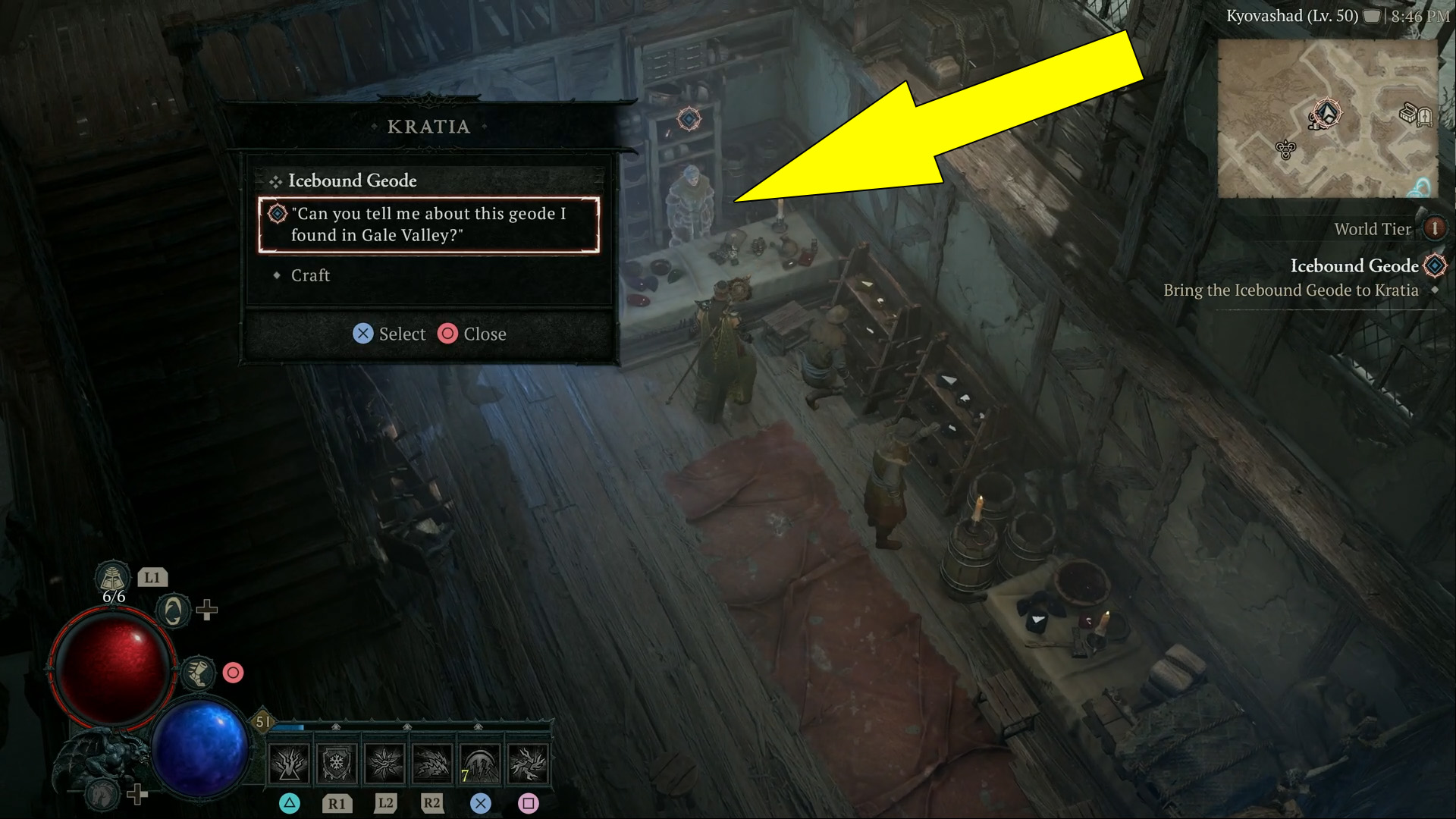Toggle the World Tier indicator

click(x=1436, y=229)
